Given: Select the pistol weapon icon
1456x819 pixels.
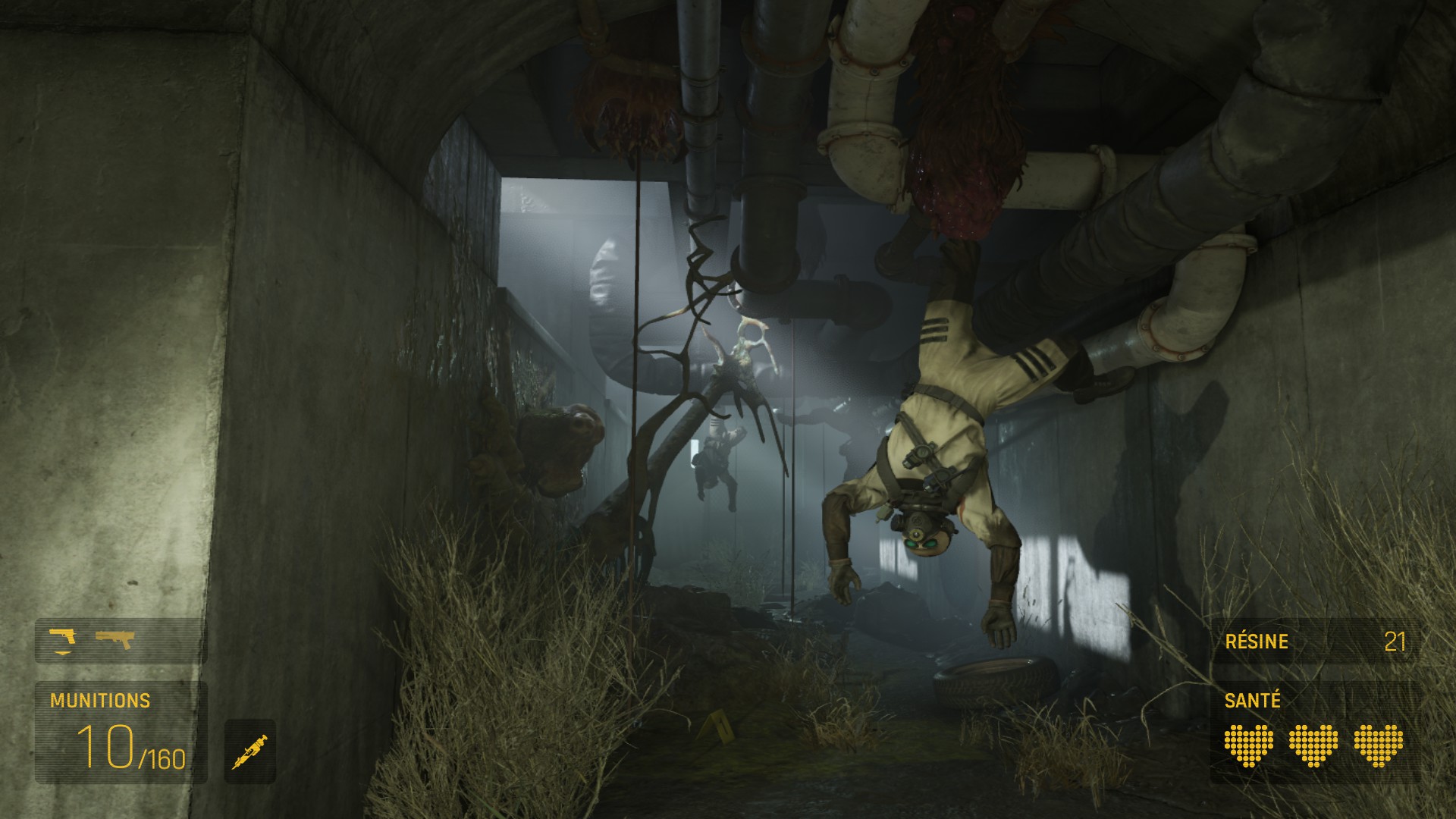Looking at the screenshot, I should point(62,639).
